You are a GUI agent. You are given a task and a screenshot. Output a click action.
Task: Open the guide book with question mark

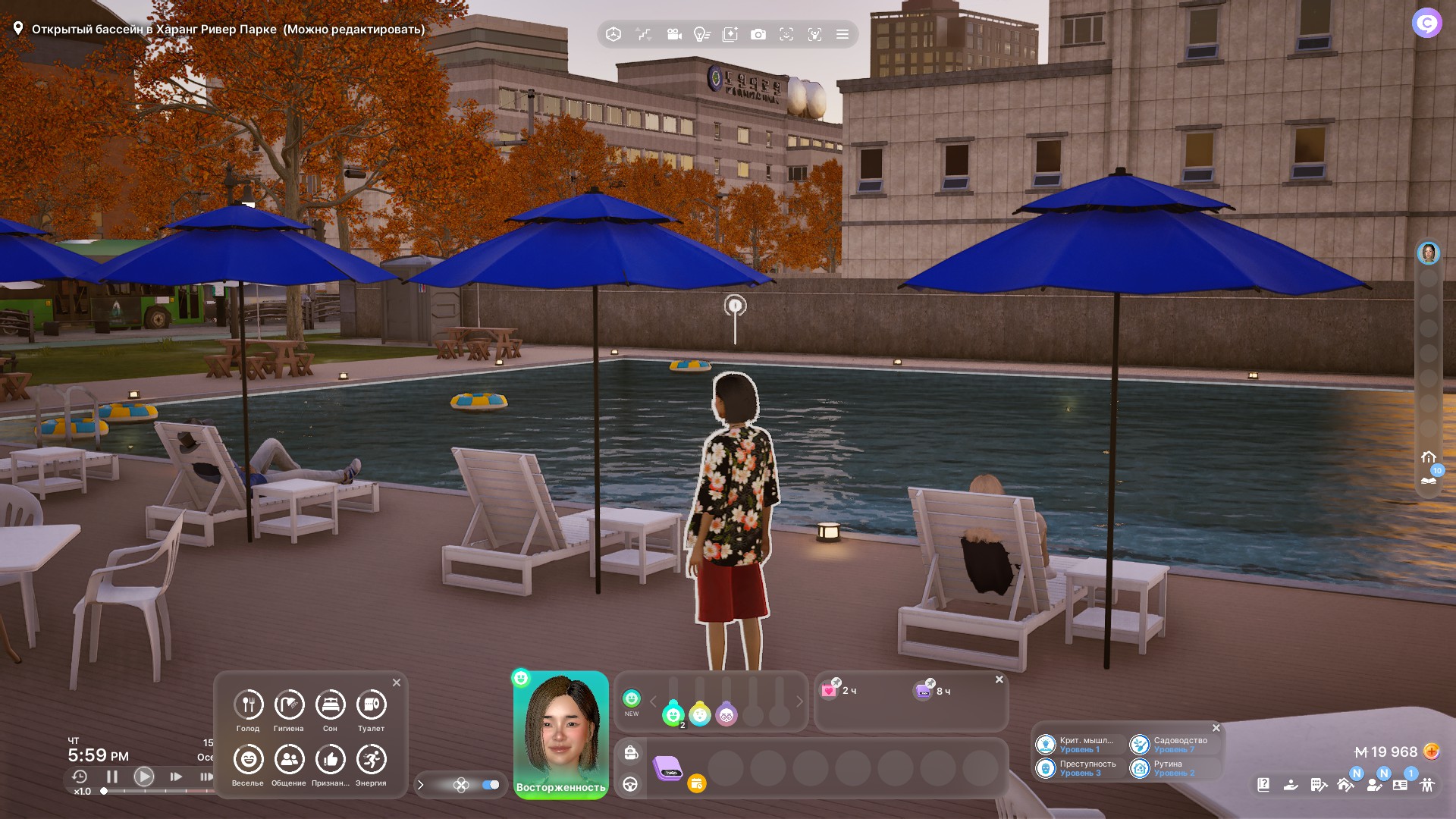click(x=1263, y=785)
